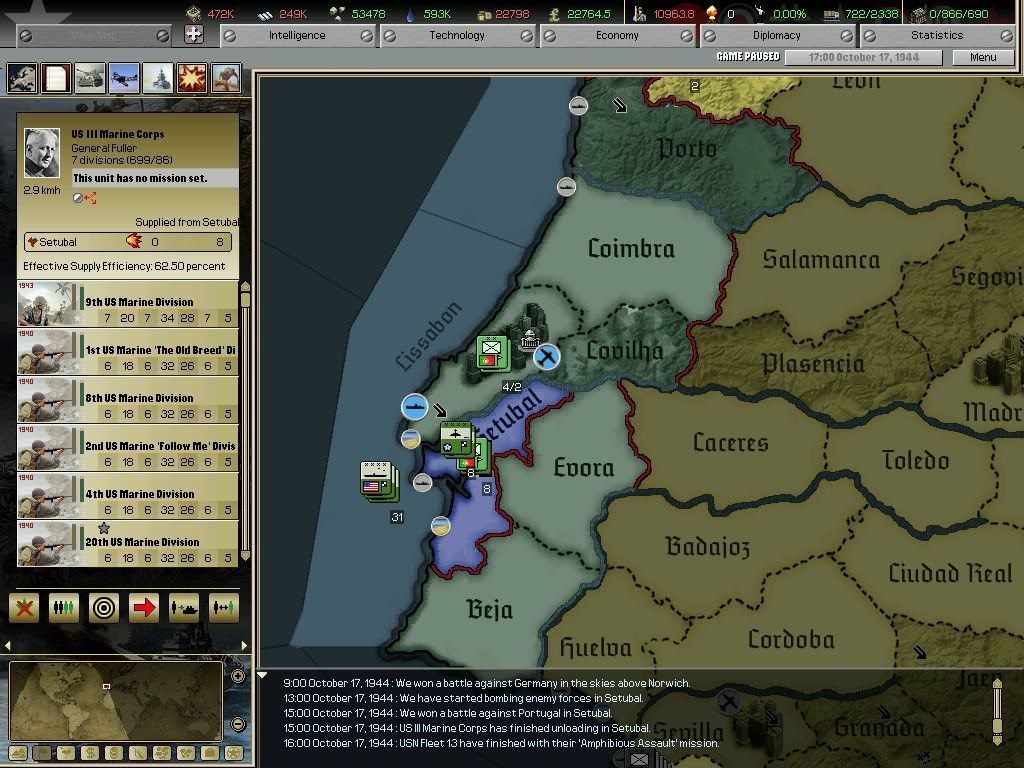Open the Economy screen
Image resolution: width=1024 pixels, height=768 pixels.
point(617,36)
